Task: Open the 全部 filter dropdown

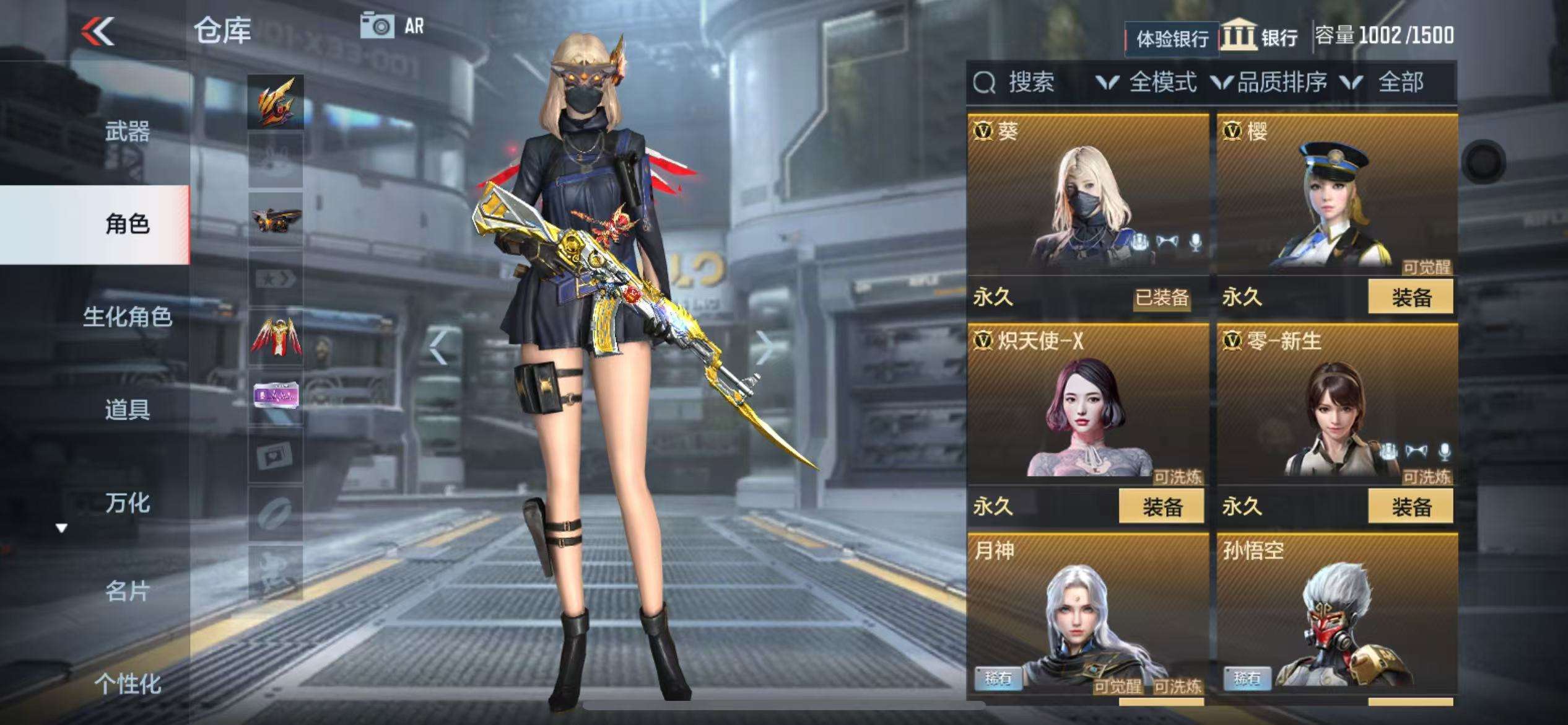Action: coord(1387,82)
